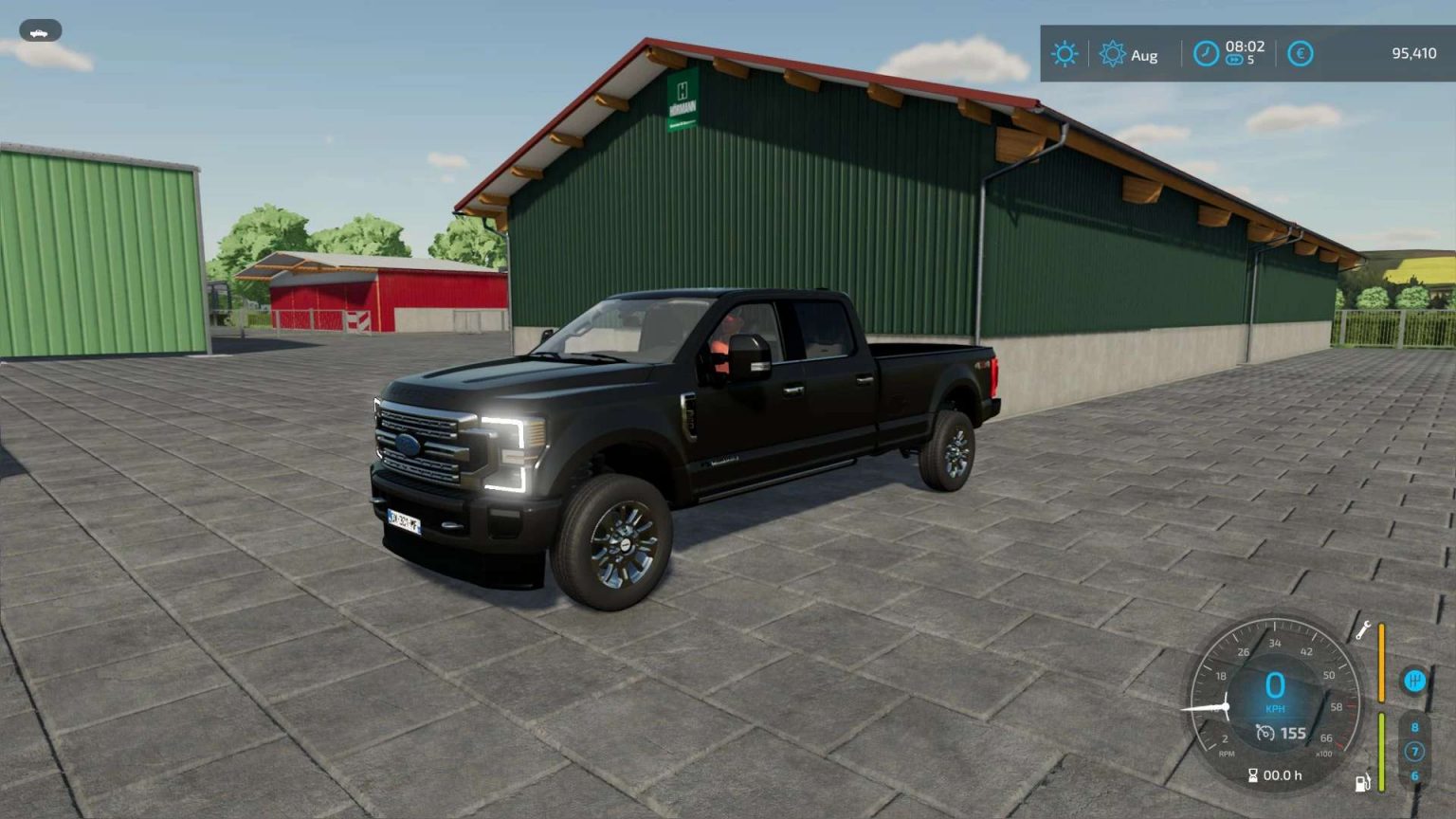Click the 08:02 time label

(1245, 46)
